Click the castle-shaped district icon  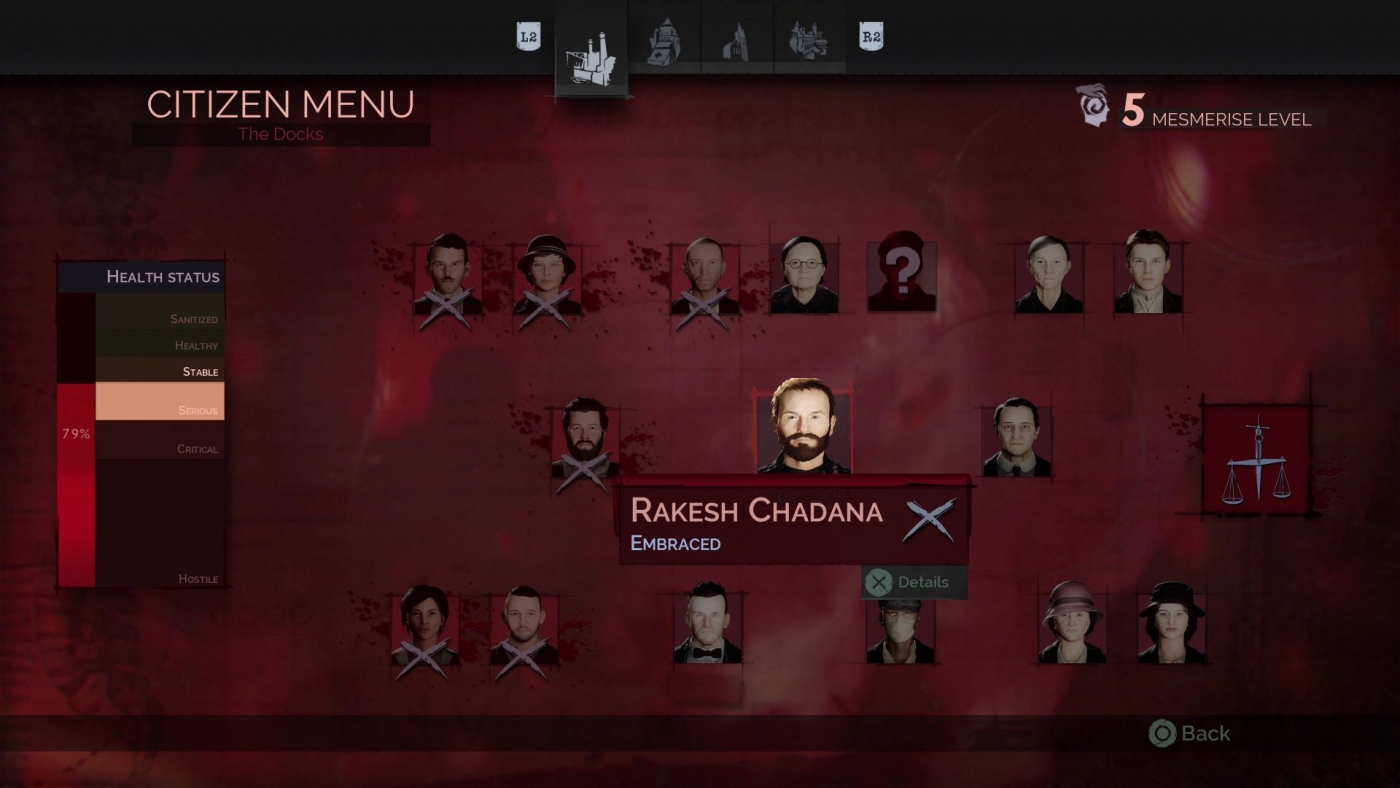click(x=810, y=38)
